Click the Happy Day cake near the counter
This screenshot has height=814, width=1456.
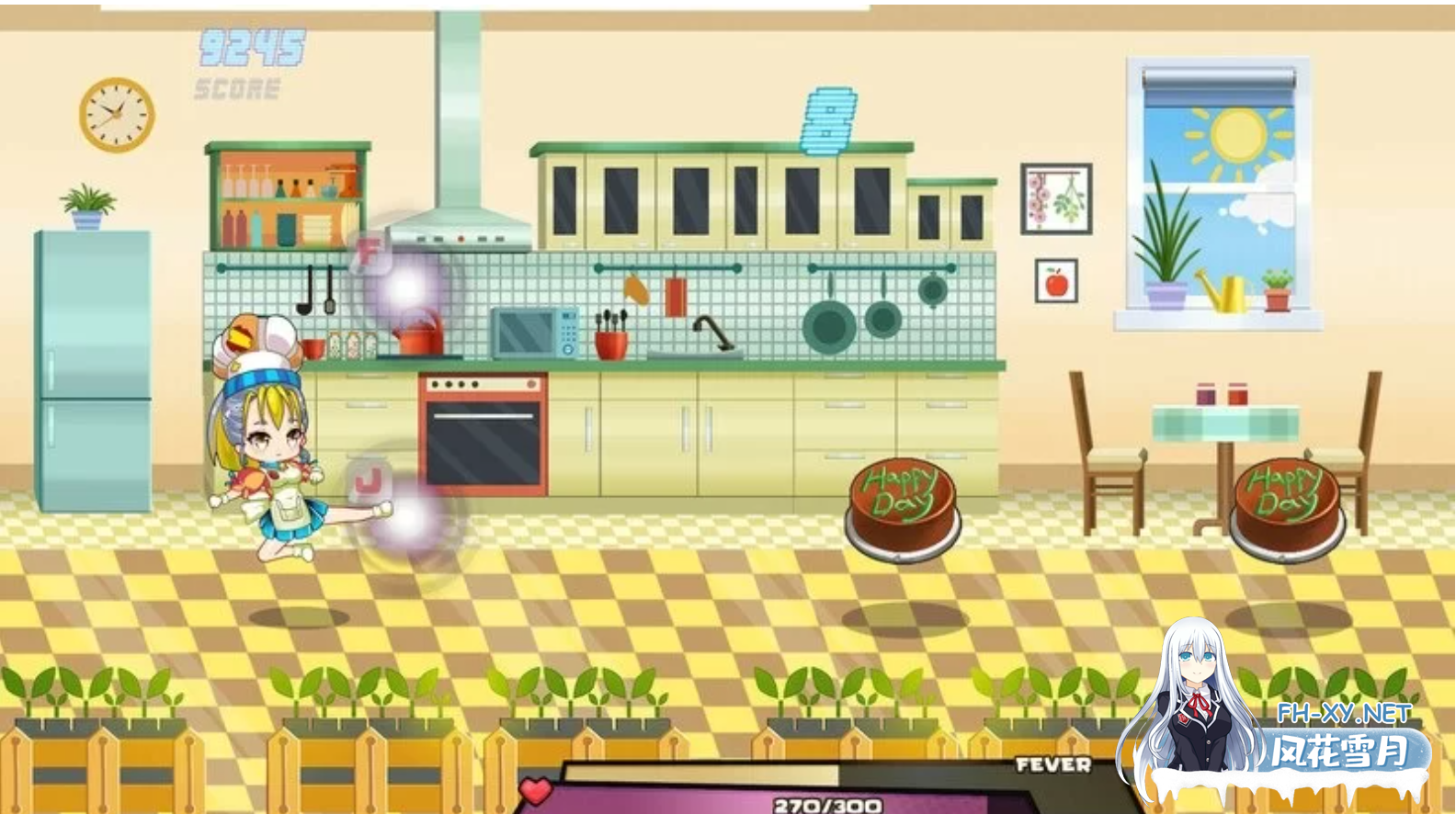coord(902,503)
